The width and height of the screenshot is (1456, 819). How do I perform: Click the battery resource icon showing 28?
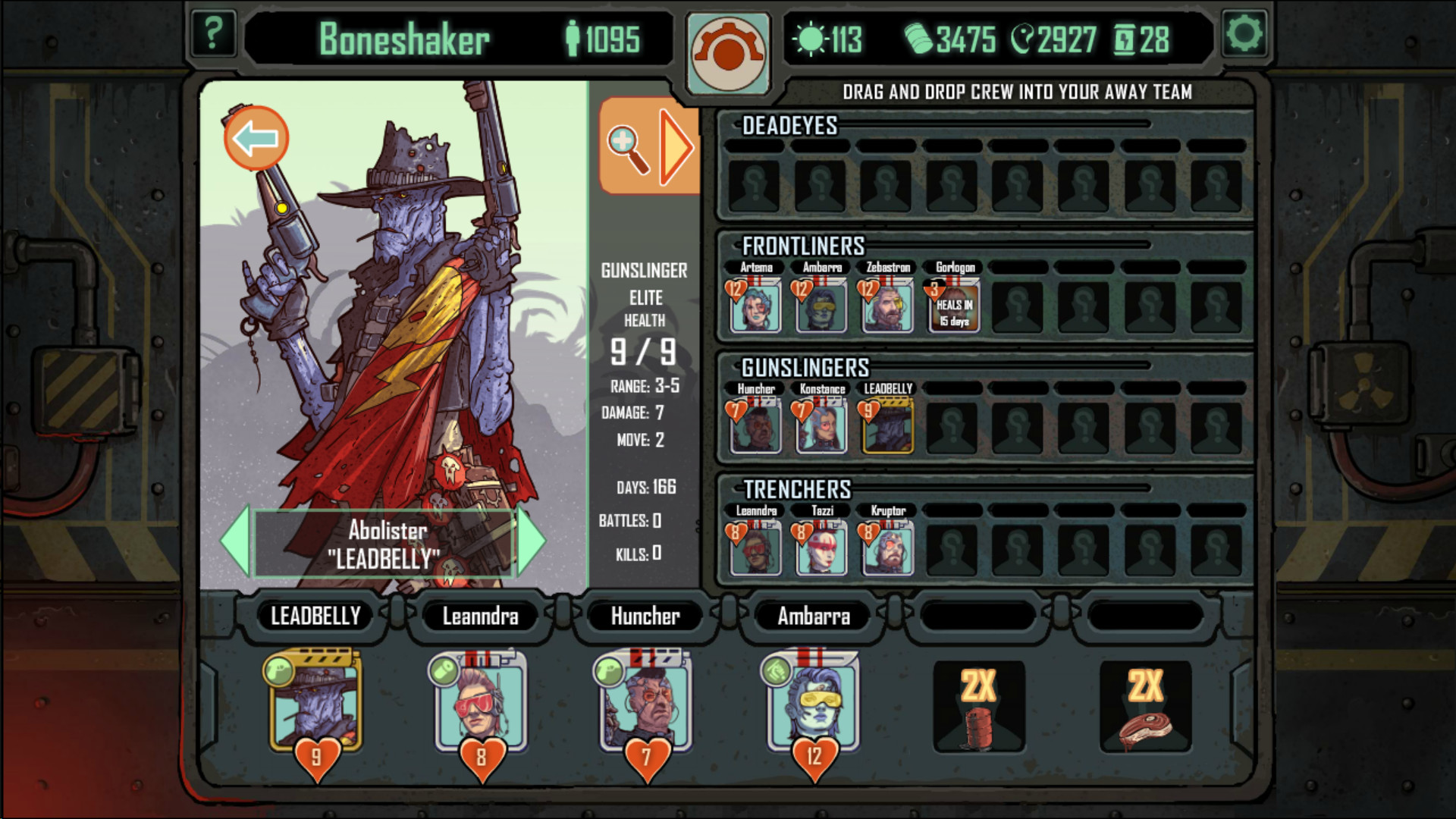tap(1126, 39)
